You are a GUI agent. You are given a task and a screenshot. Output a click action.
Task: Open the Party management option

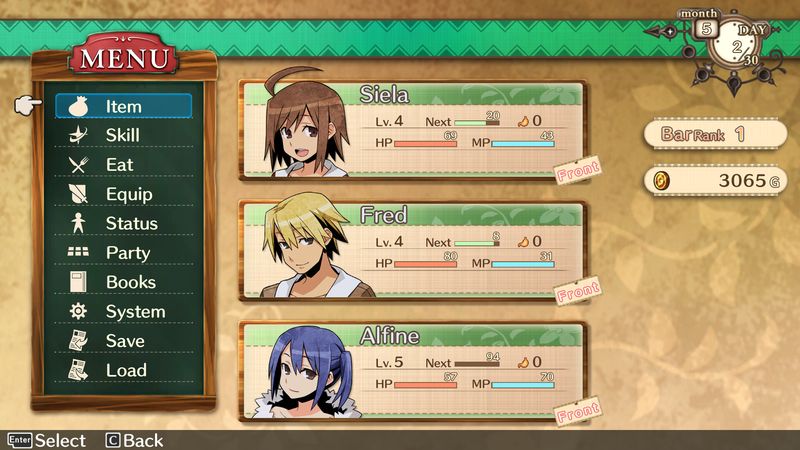click(127, 253)
